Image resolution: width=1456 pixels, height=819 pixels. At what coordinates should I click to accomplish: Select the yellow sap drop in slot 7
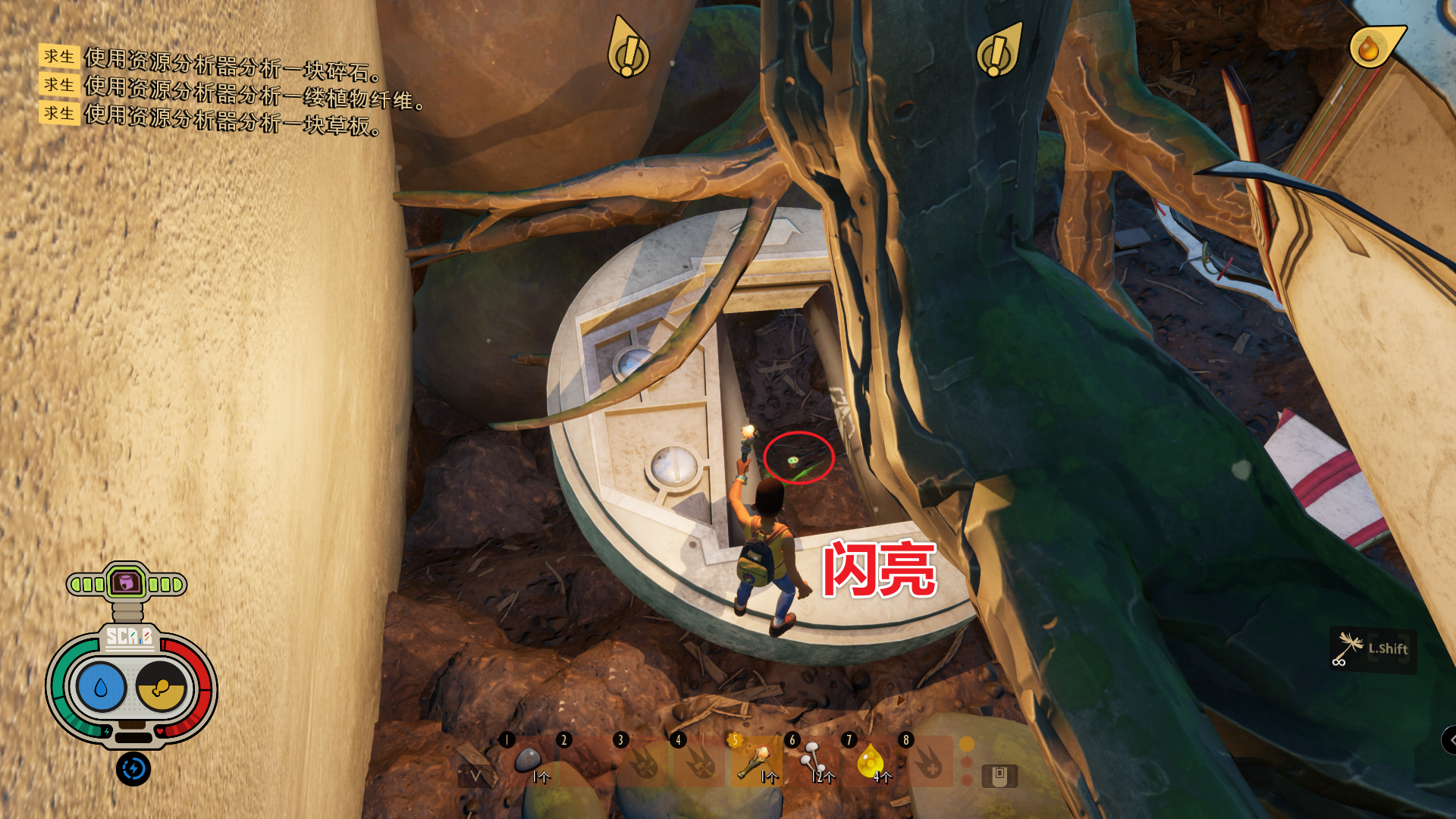870,760
